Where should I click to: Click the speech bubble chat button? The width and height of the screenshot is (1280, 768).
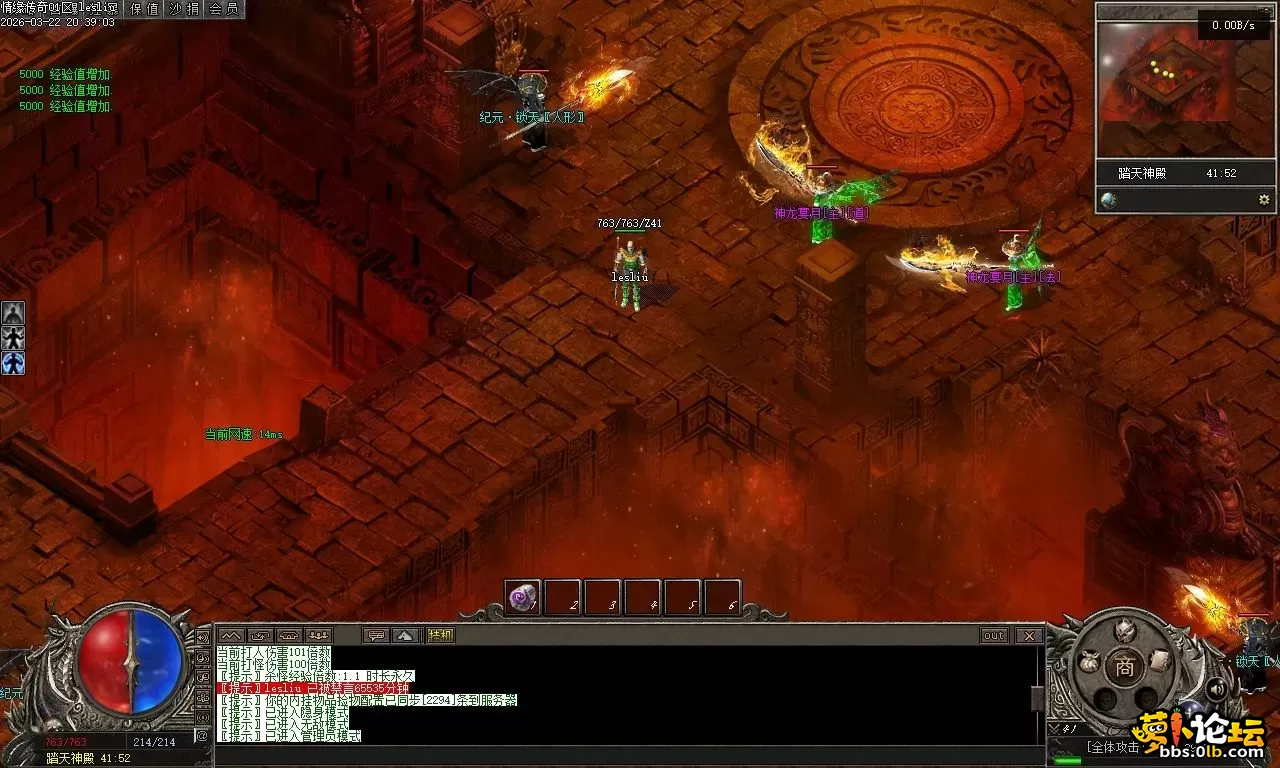(x=376, y=635)
